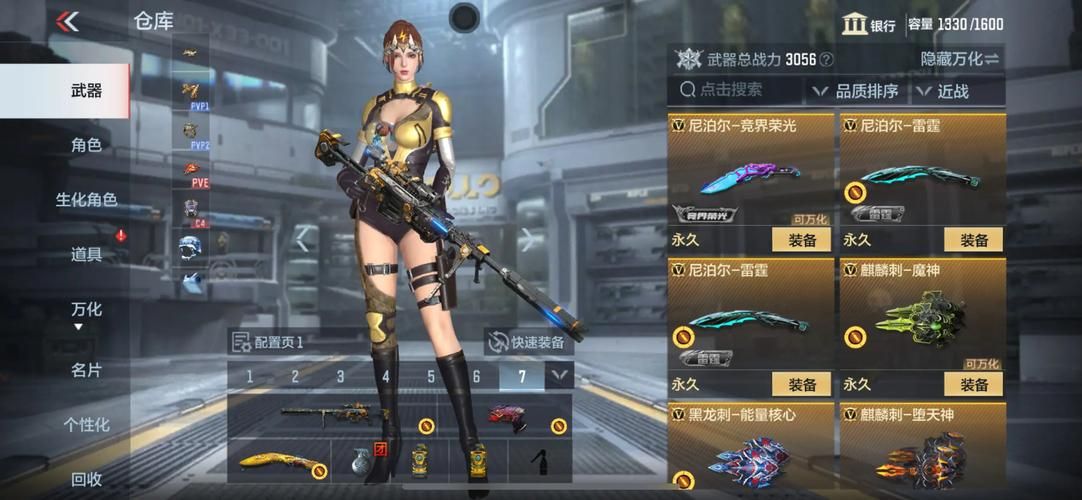Open the 品质排序 sort dropdown
The image size is (1082, 500).
[856, 91]
